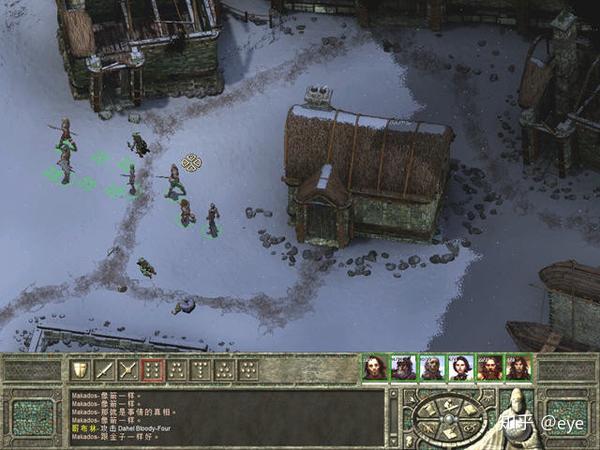The image size is (600, 450).
Task: Select the grey-bearded character portrait
Action: [404, 368]
